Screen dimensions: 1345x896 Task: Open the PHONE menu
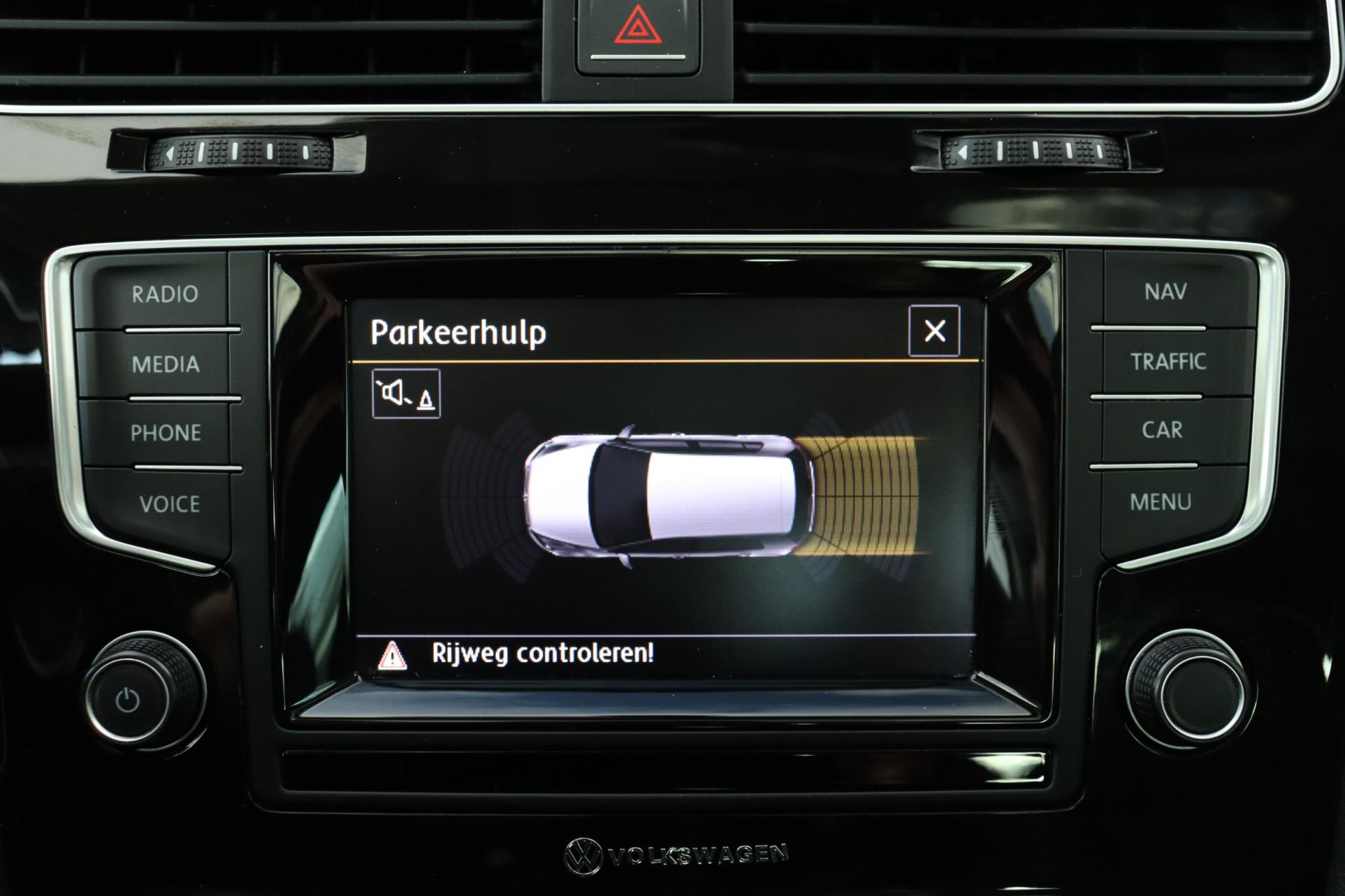click(x=165, y=433)
